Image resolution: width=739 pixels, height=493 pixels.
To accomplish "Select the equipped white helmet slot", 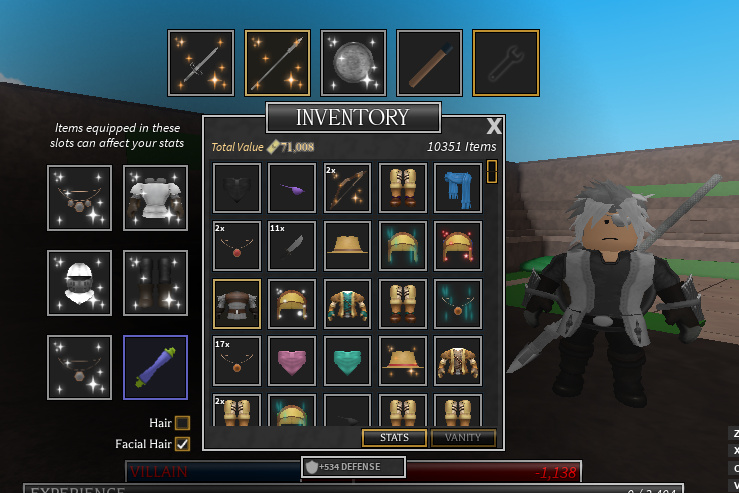I will (x=80, y=283).
